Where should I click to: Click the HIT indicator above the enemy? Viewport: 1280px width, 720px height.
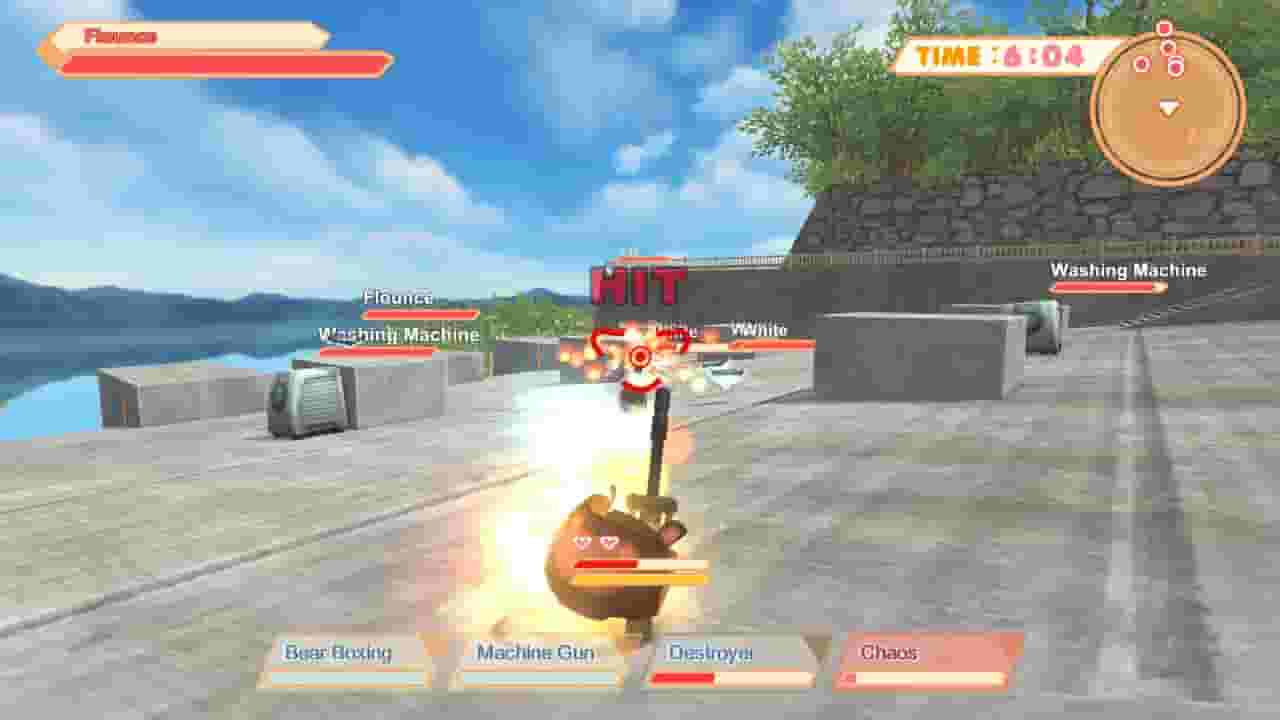point(638,285)
